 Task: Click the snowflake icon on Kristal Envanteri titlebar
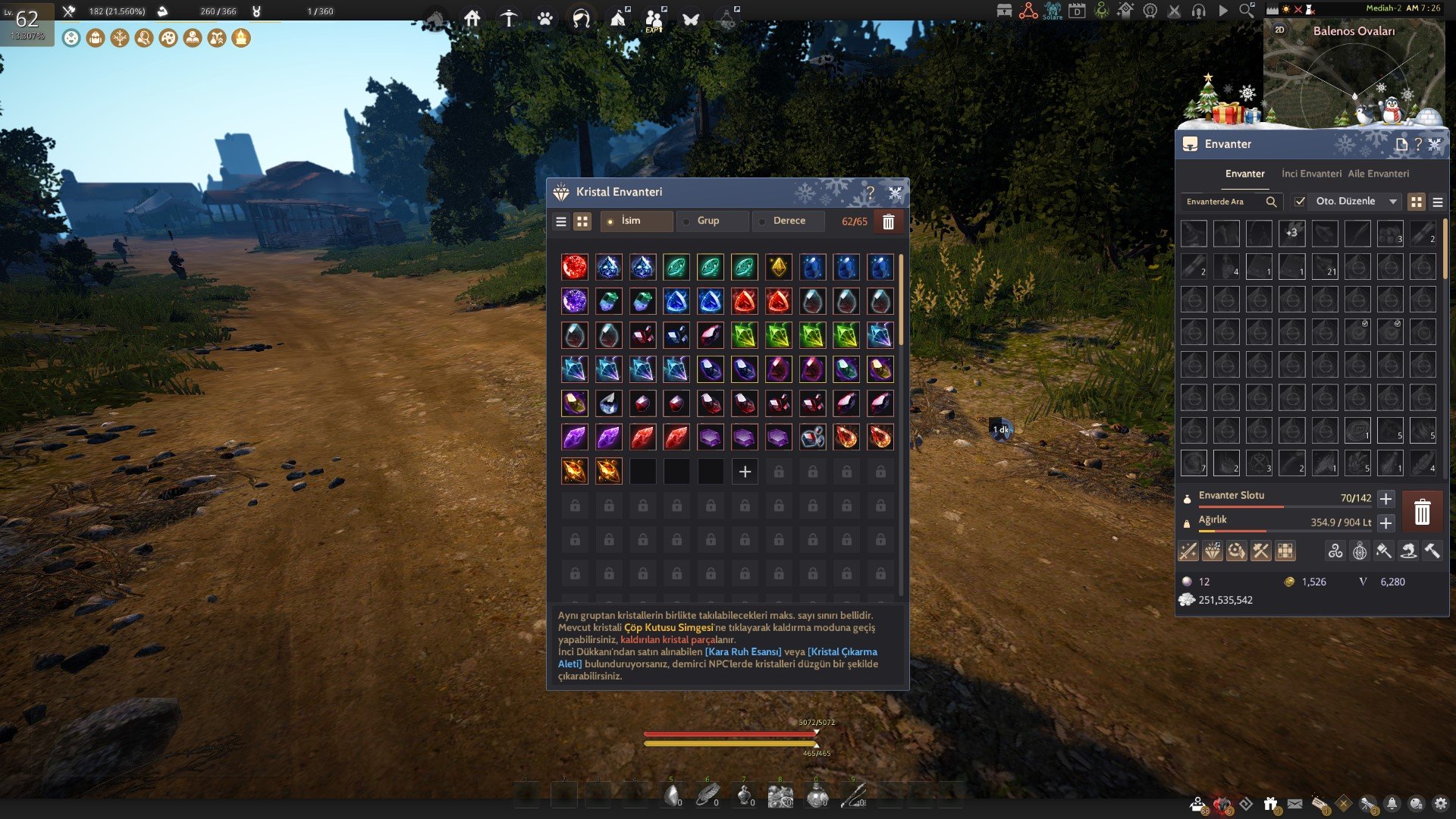pyautogui.click(x=896, y=192)
